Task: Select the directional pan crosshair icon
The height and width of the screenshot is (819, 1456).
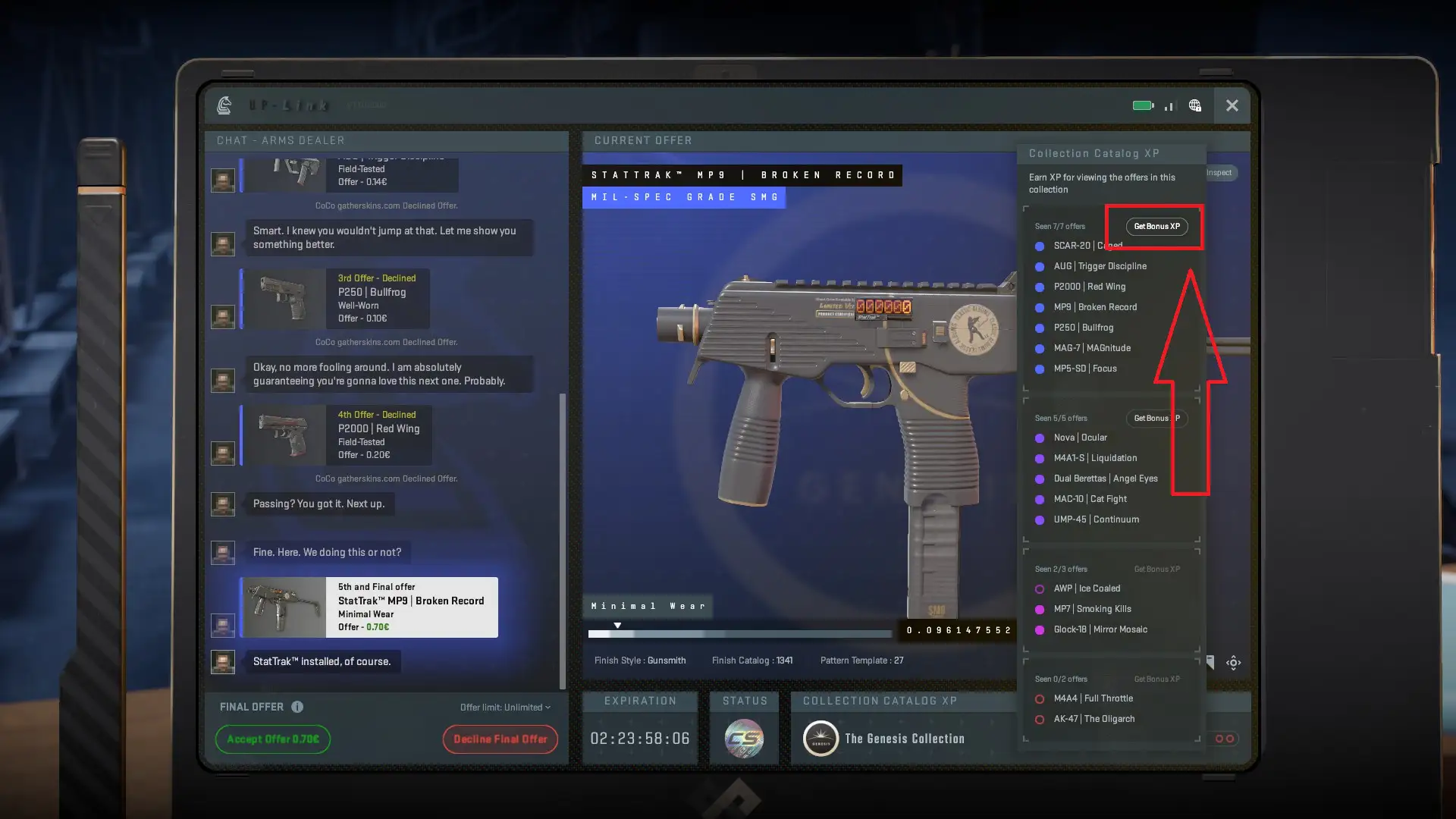Action: 1234,662
